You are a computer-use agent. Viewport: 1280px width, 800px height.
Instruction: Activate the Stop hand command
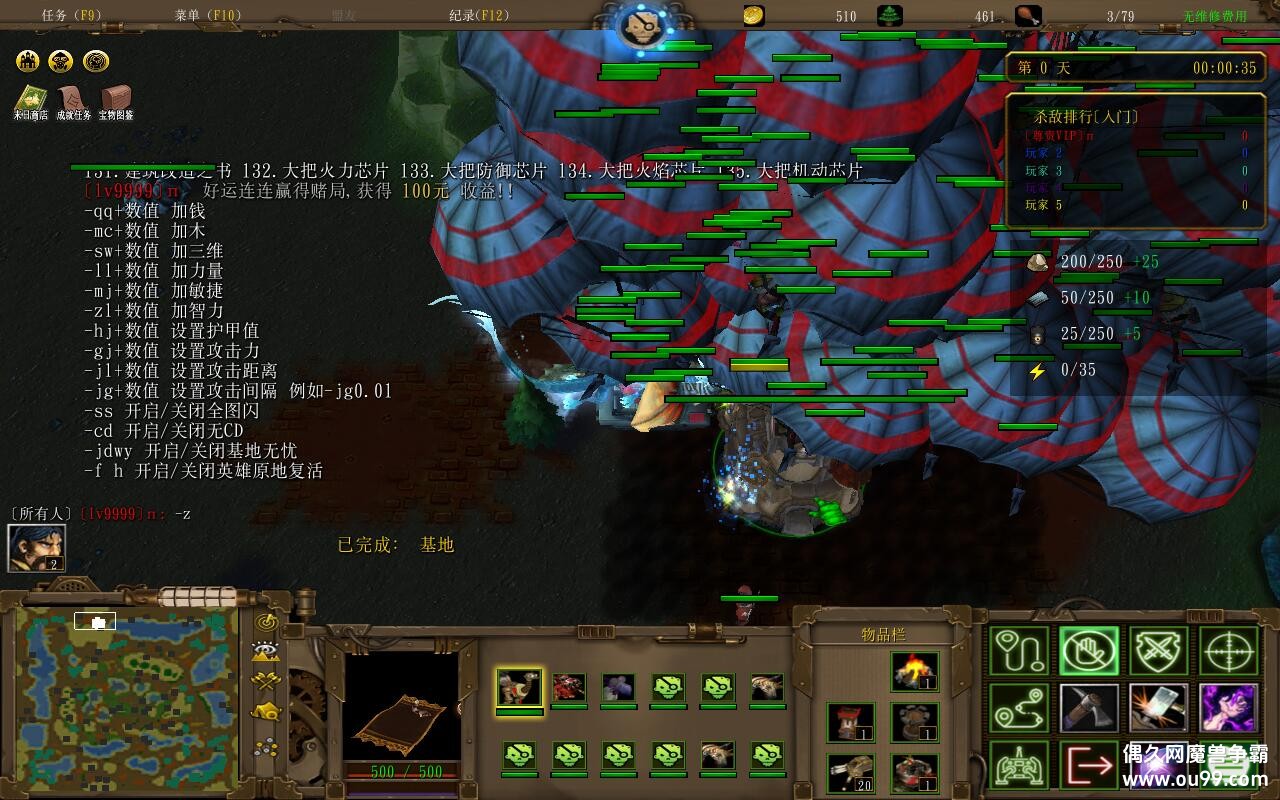tap(1090, 651)
